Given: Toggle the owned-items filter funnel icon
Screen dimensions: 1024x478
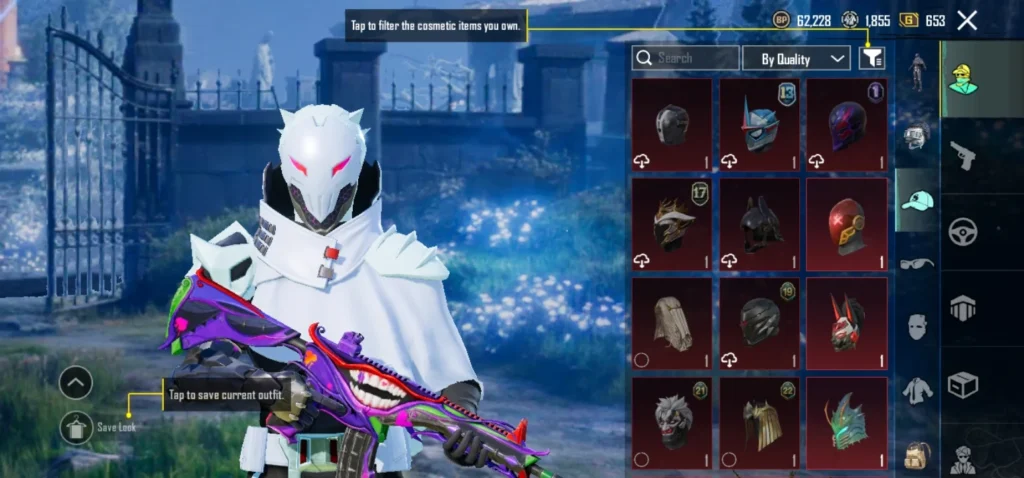Looking at the screenshot, I should pos(871,59).
